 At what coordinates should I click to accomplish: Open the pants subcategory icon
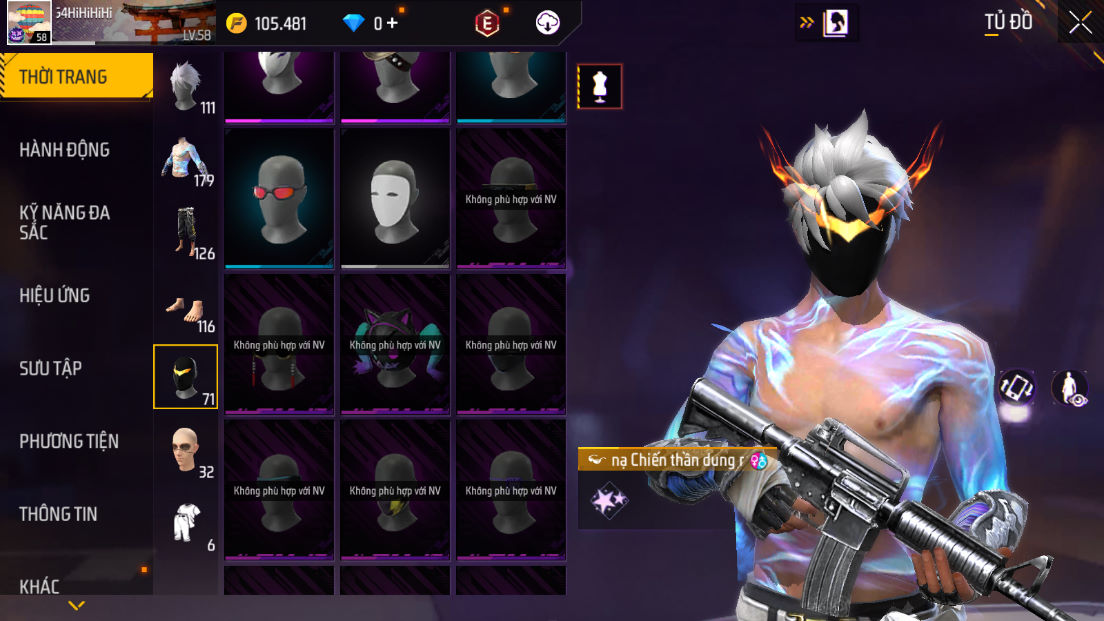click(x=185, y=232)
